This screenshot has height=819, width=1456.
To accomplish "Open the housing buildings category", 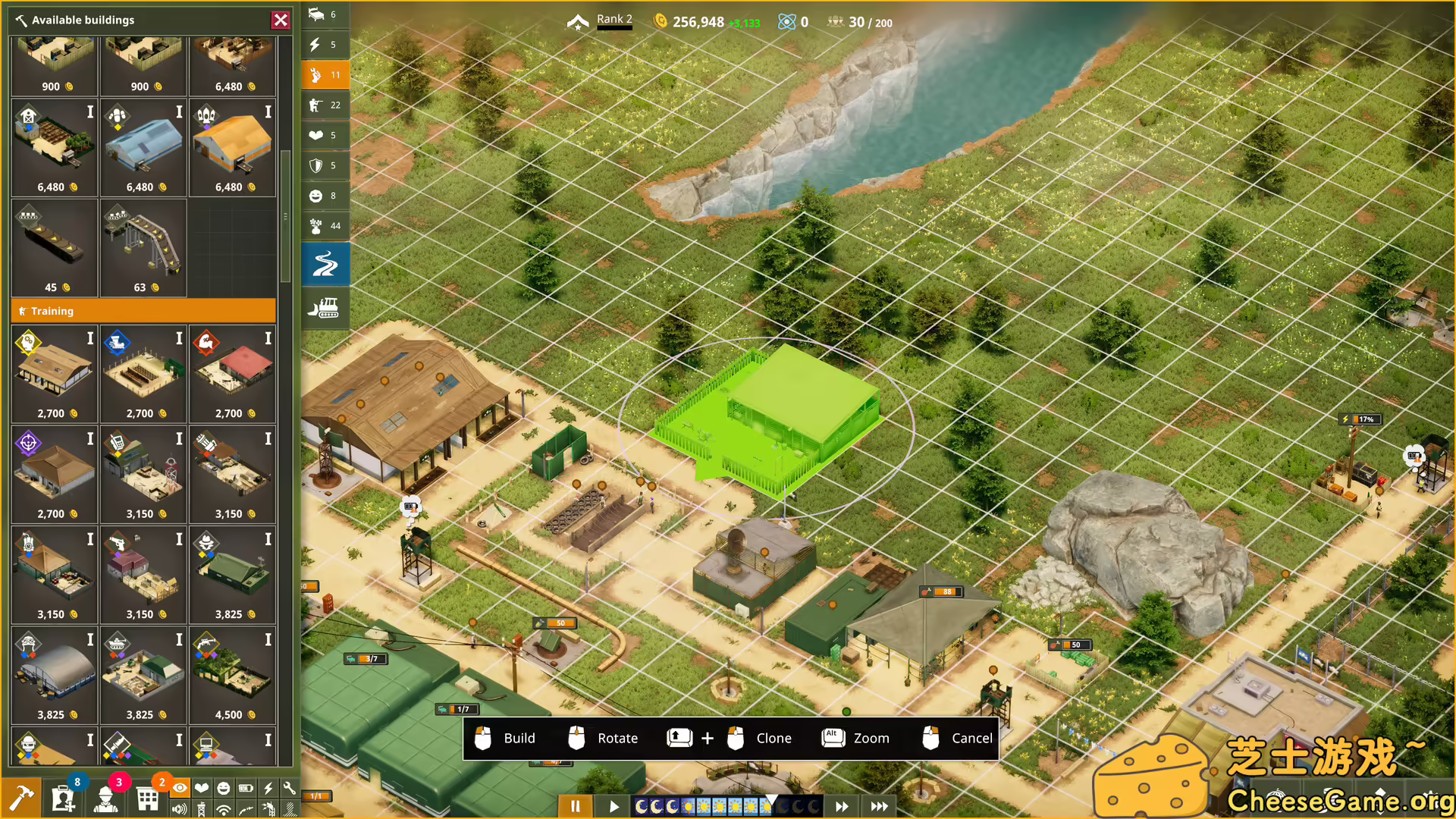I will 325,14.
